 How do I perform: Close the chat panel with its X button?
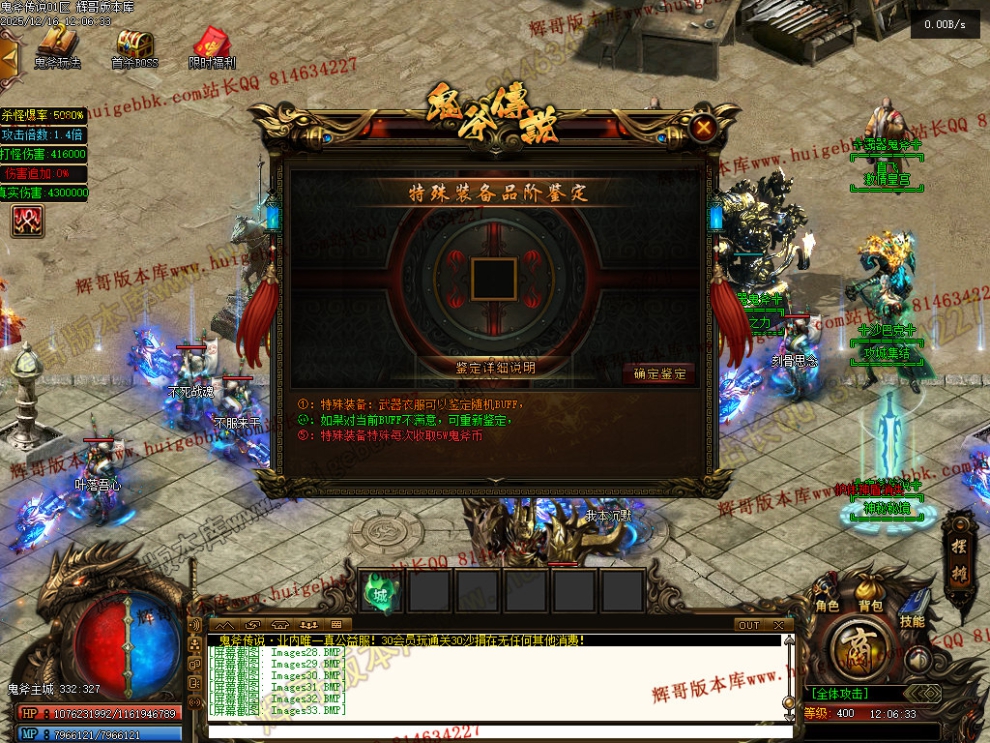pos(779,625)
